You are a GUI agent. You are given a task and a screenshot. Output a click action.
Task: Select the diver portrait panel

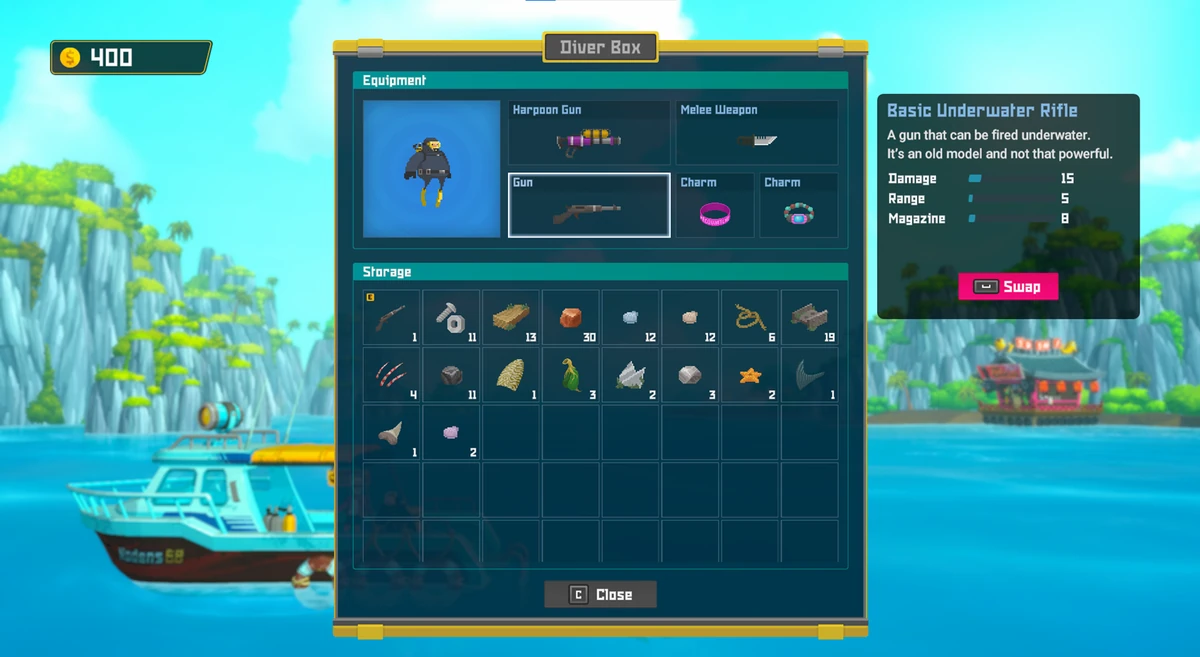pos(431,168)
